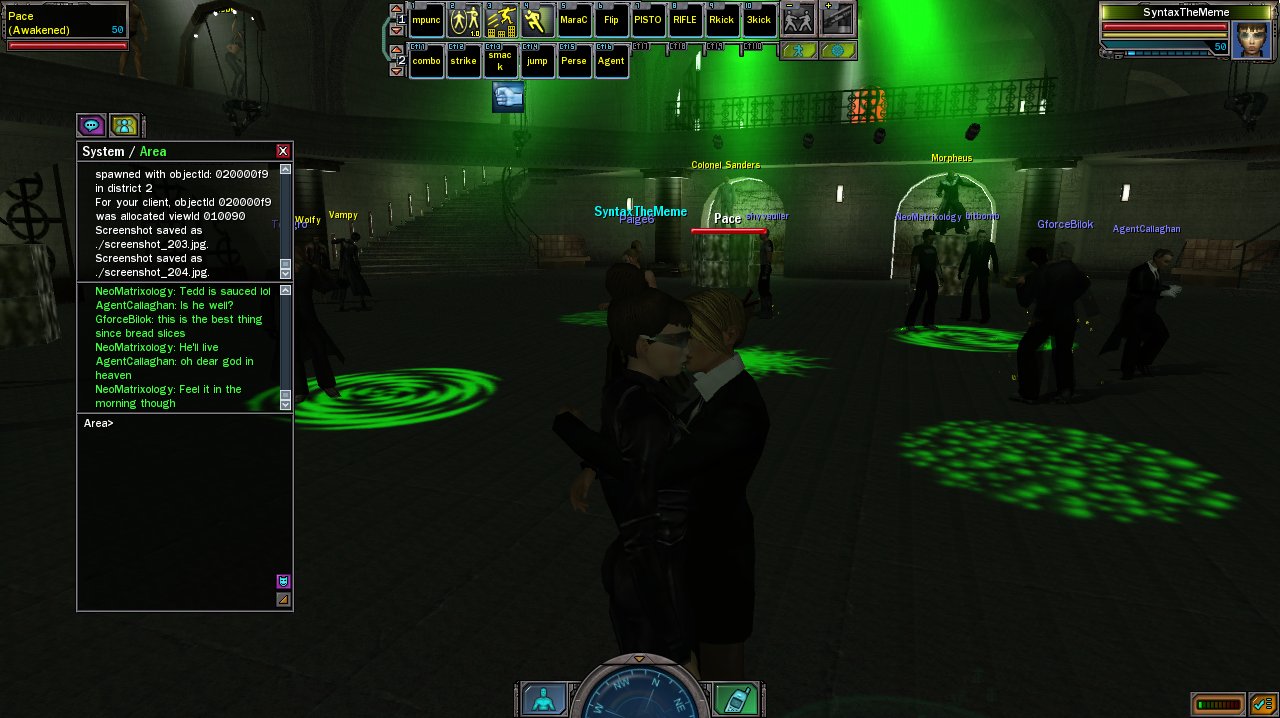Select the RIFLE hotbar slot
1280x718 pixels.
point(685,20)
